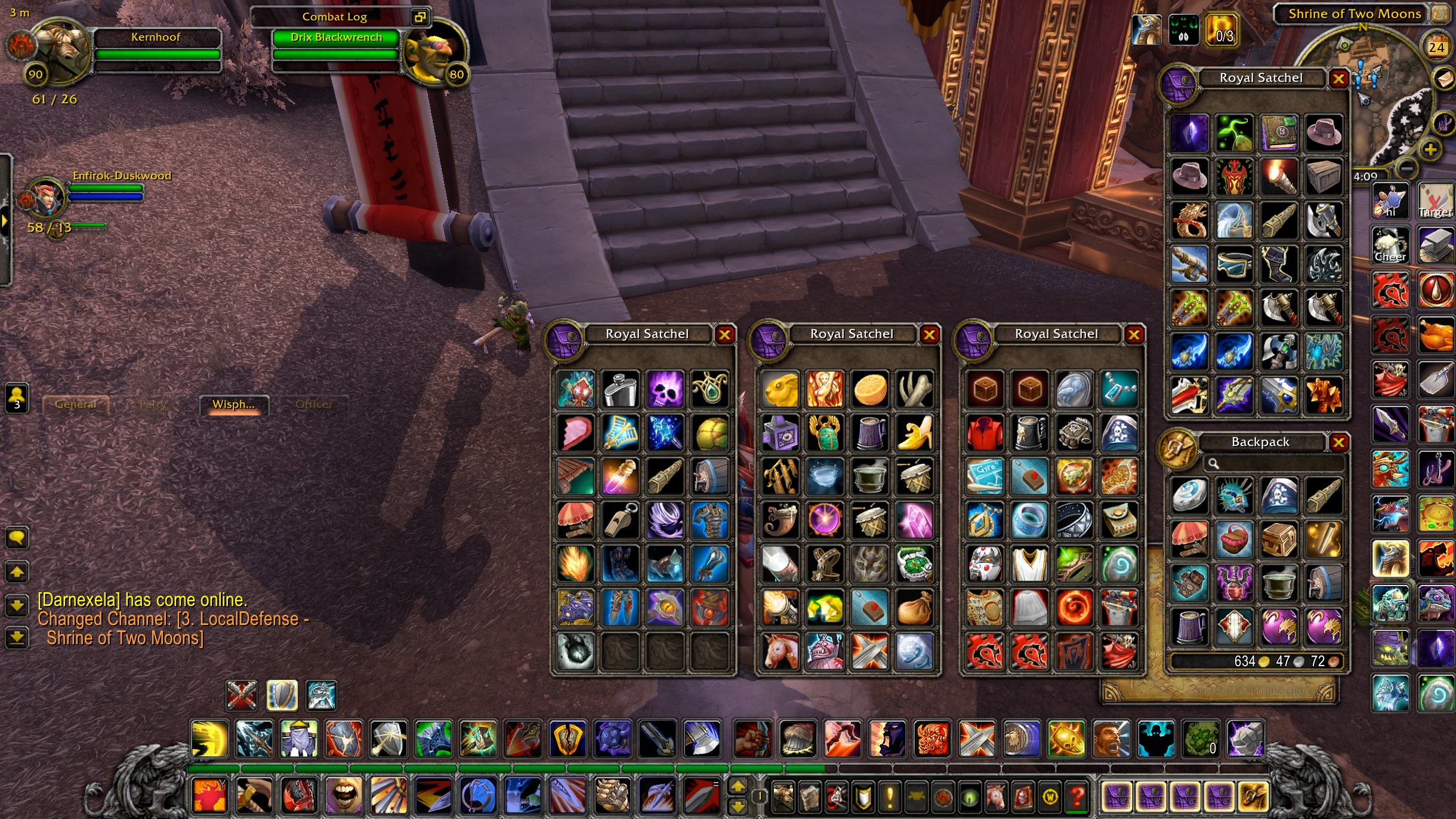Select party member Enfirok-Duskwood
This screenshot has width=1456, height=819.
point(105,192)
